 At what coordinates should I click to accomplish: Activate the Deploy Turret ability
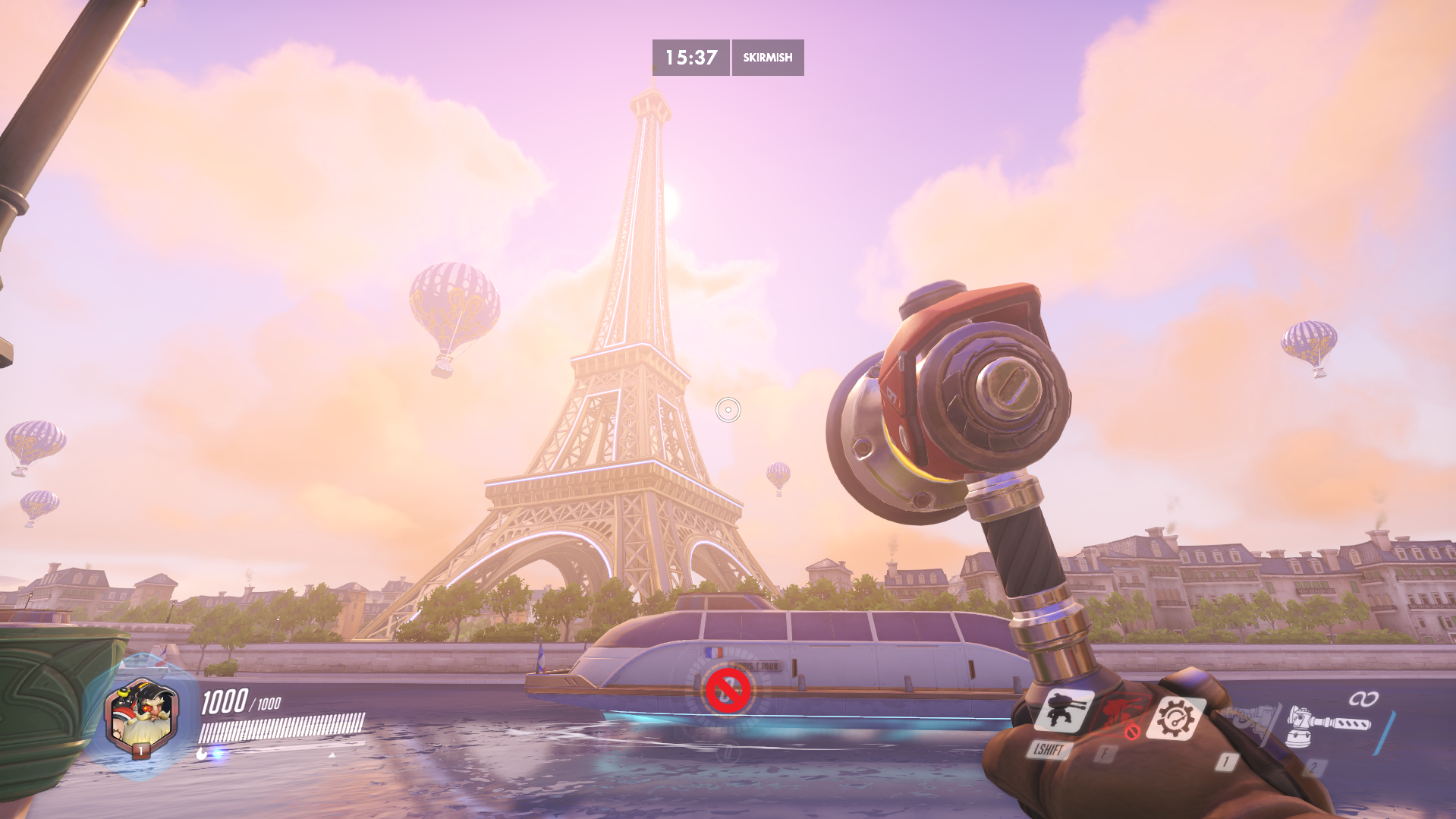[x=1063, y=712]
